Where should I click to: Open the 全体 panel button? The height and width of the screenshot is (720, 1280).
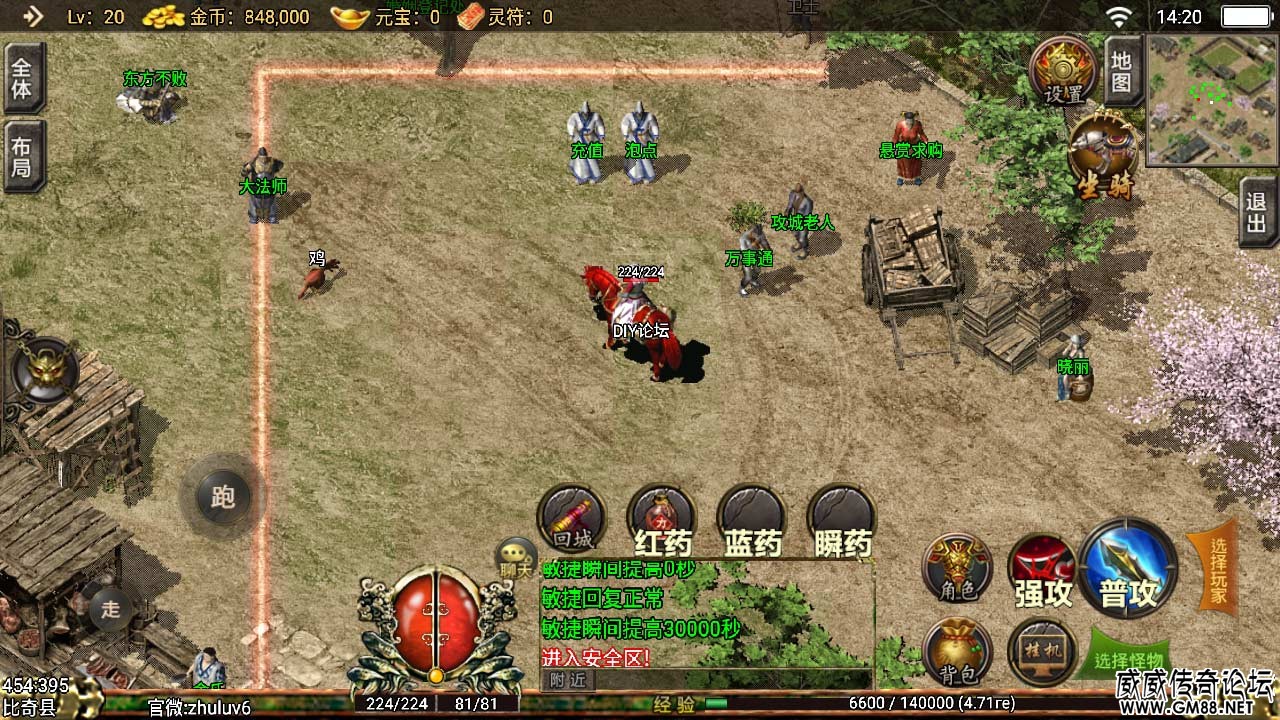point(22,78)
